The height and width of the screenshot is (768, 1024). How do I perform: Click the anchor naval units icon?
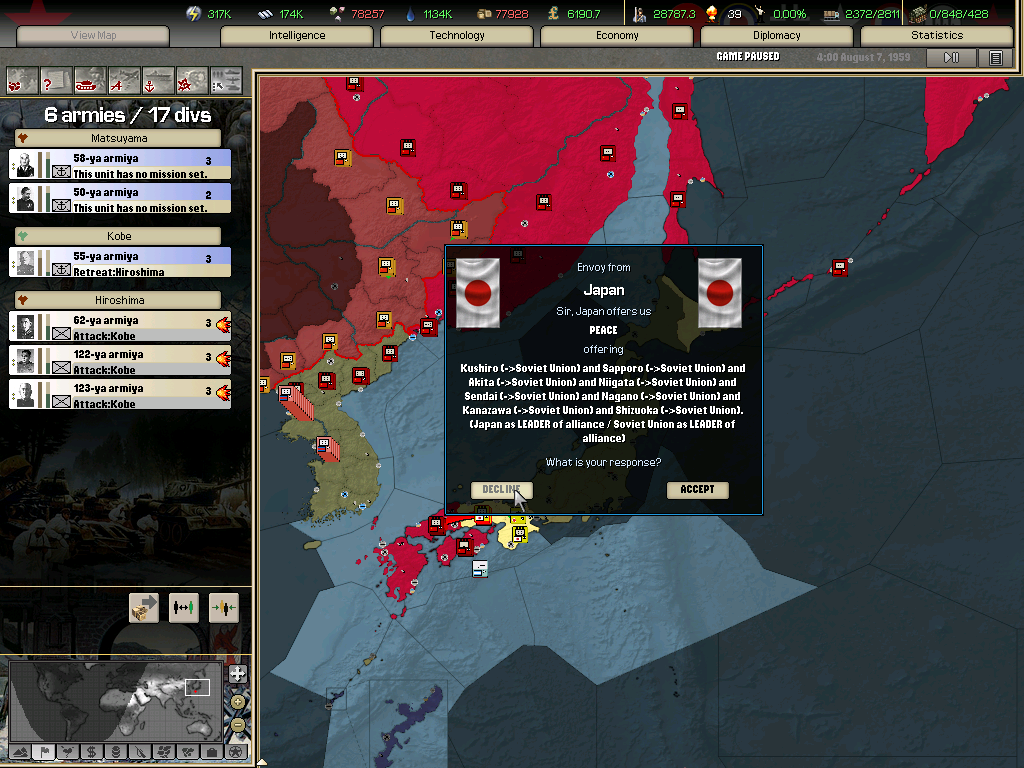pyautogui.click(x=158, y=79)
